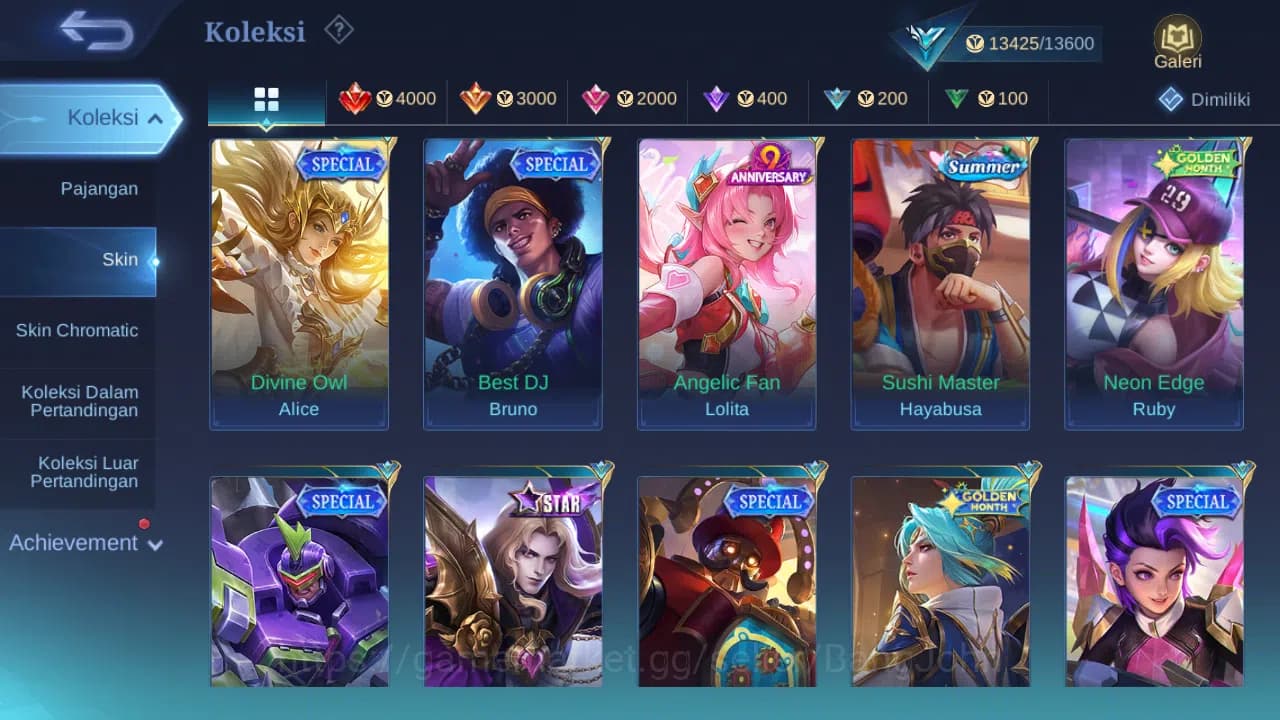Open the Koleksi help question mark icon
1280x720 pixels.
(x=338, y=30)
